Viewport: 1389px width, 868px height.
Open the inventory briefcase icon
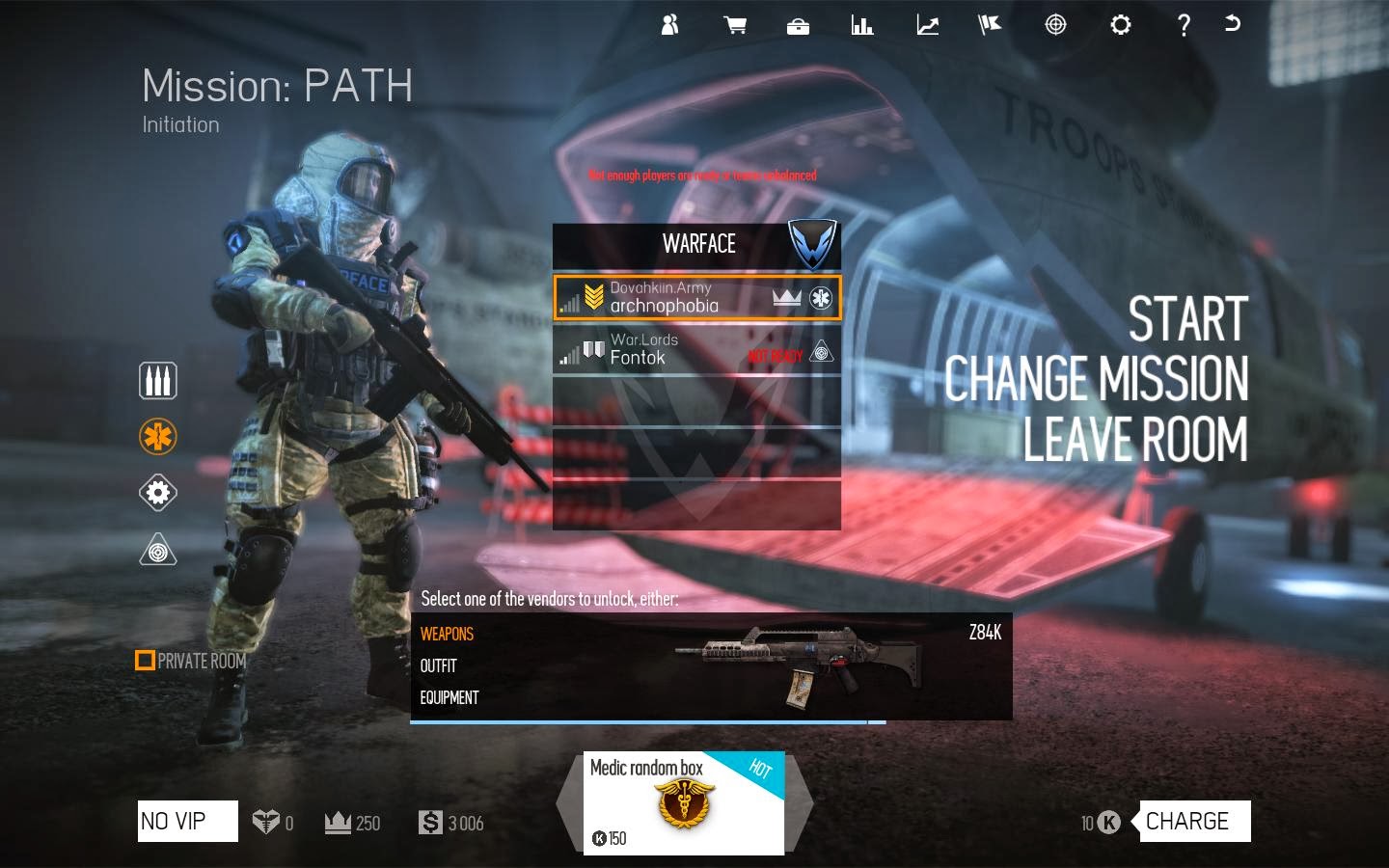click(x=799, y=24)
